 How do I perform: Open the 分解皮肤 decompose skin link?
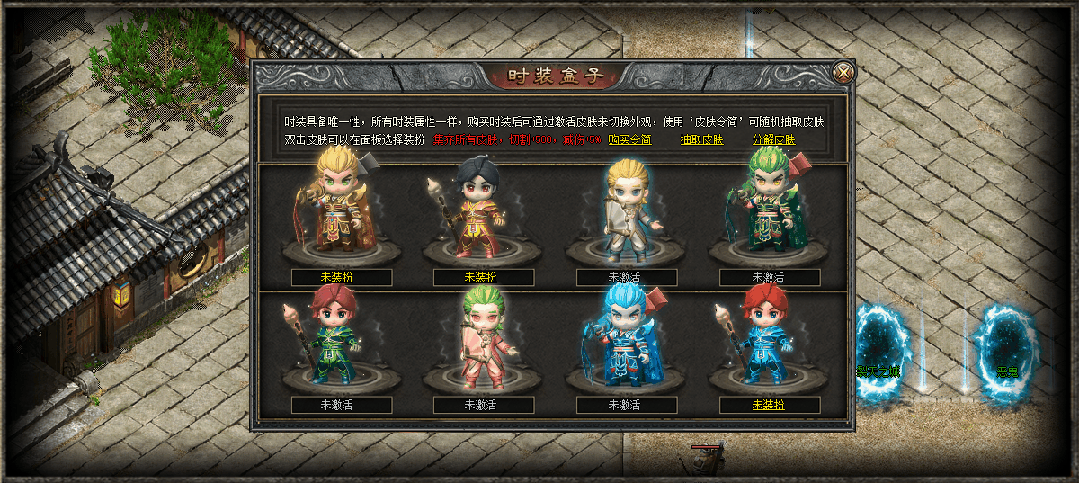(773, 140)
